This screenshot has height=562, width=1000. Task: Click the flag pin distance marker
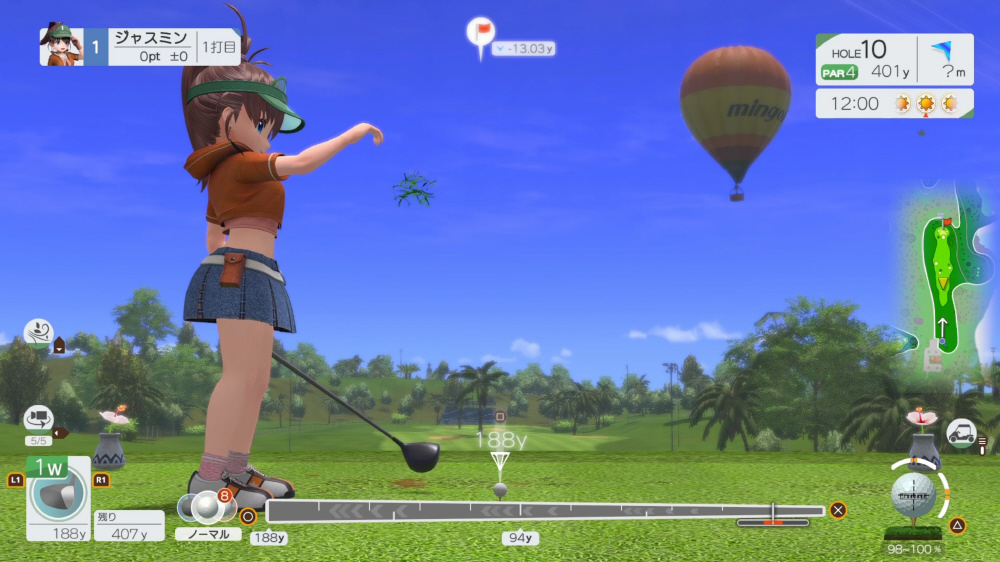coord(481,32)
